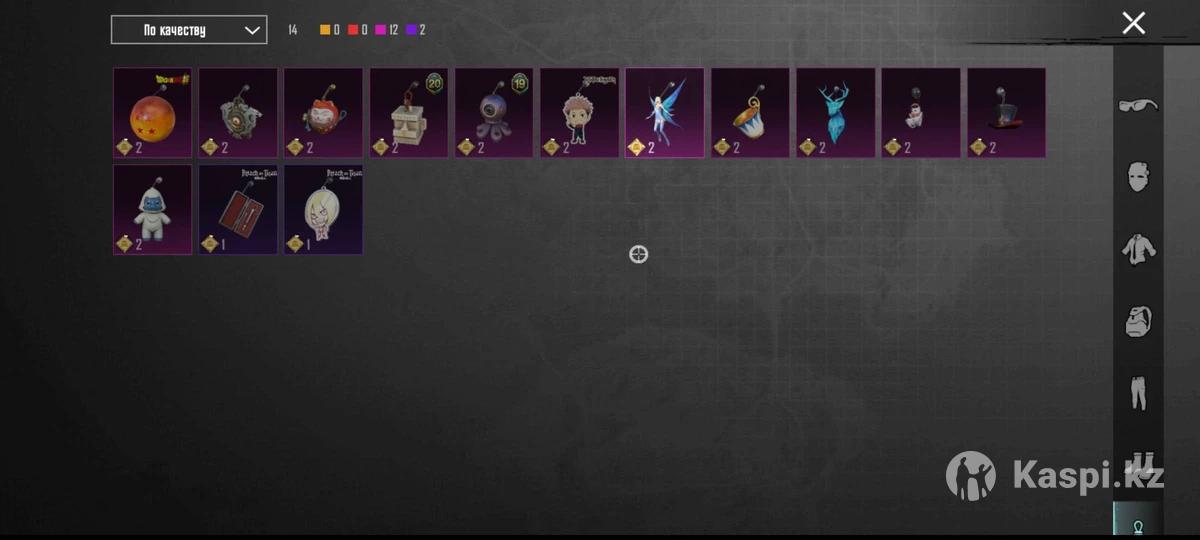Open the face mask category tab
Image resolution: width=1200 pixels, height=540 pixels.
(x=1138, y=177)
